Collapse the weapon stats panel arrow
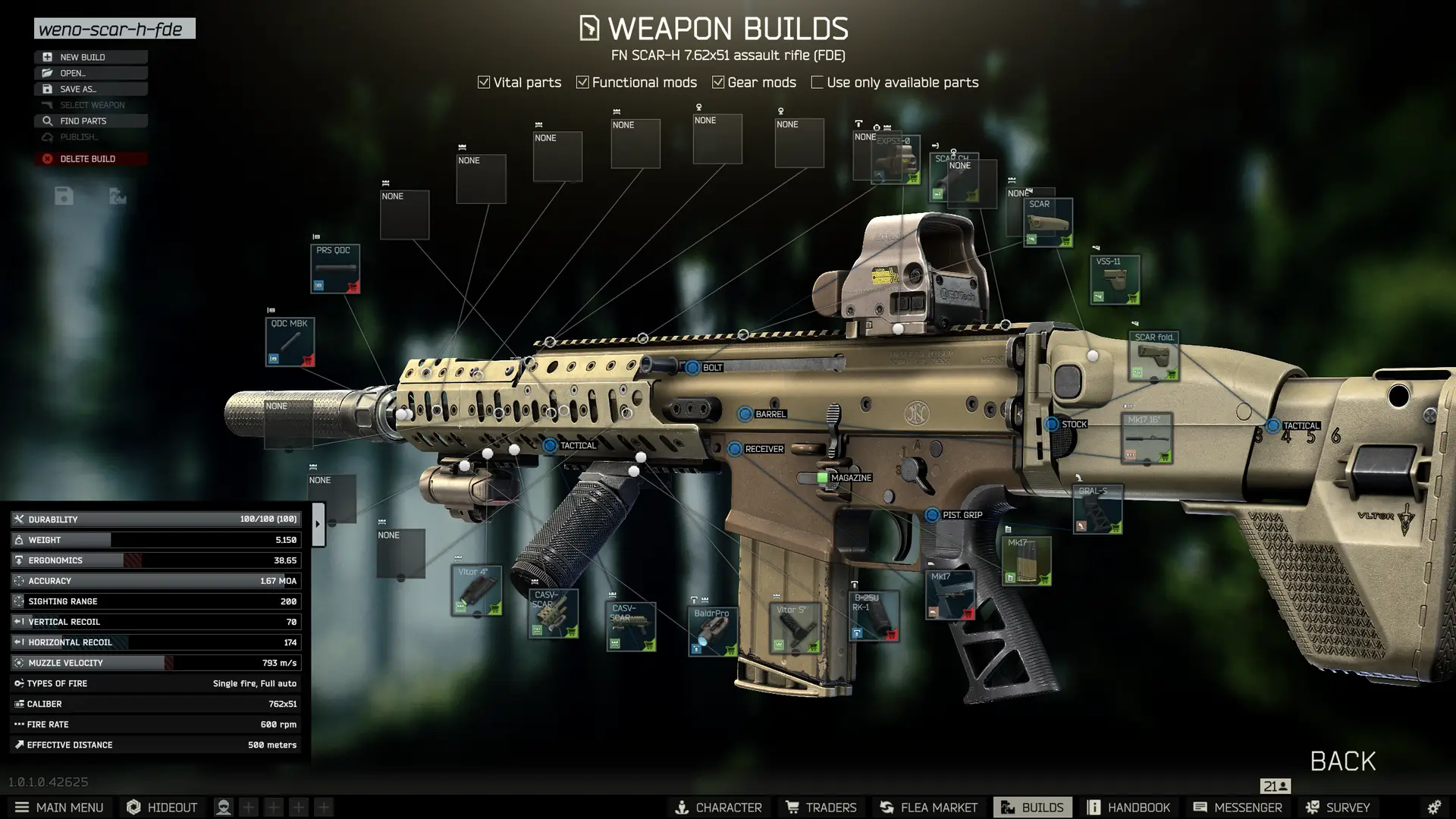Viewport: 1456px width, 819px height. click(318, 524)
